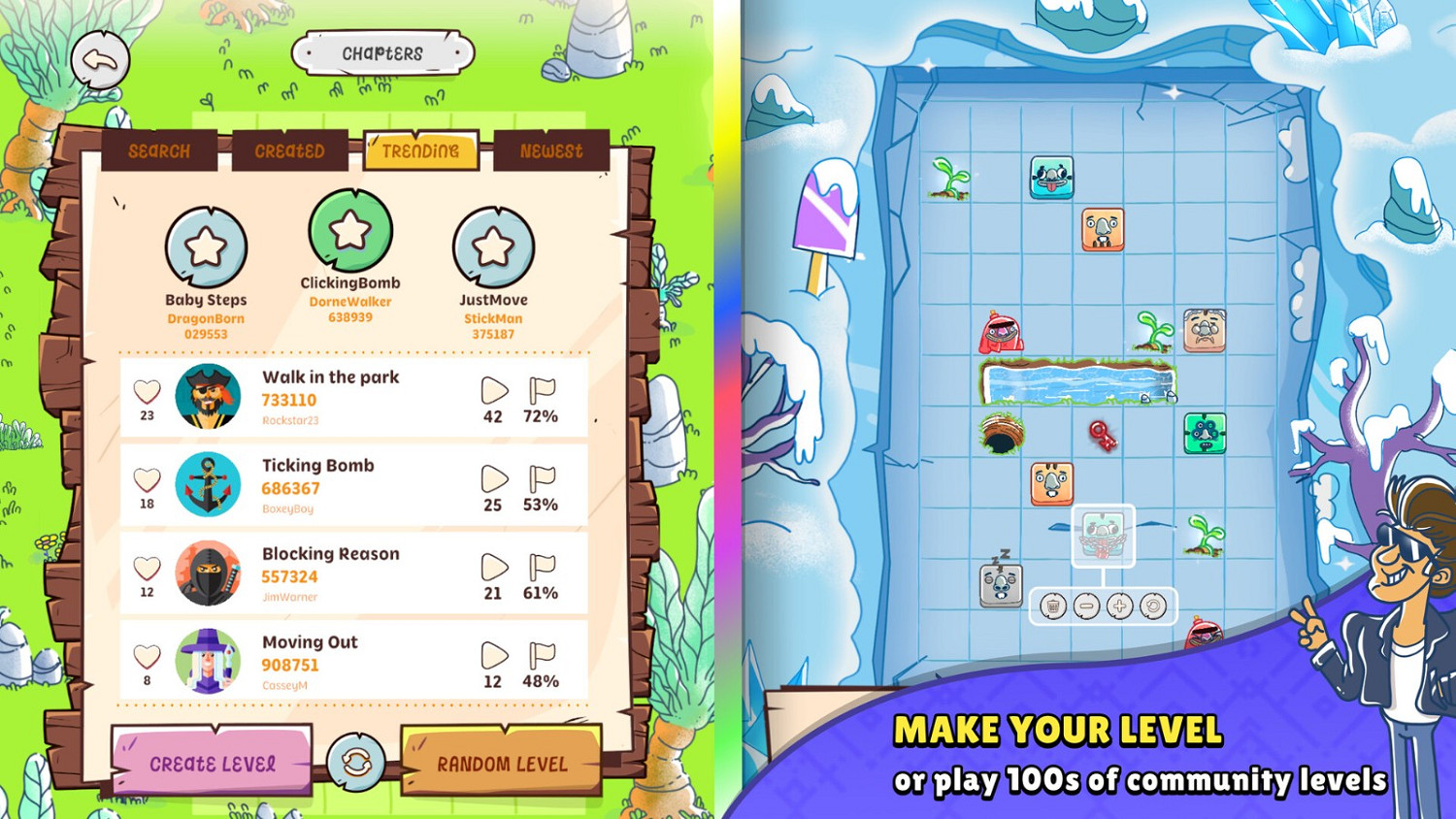
Task: Click the Random Level button
Action: coord(501,764)
